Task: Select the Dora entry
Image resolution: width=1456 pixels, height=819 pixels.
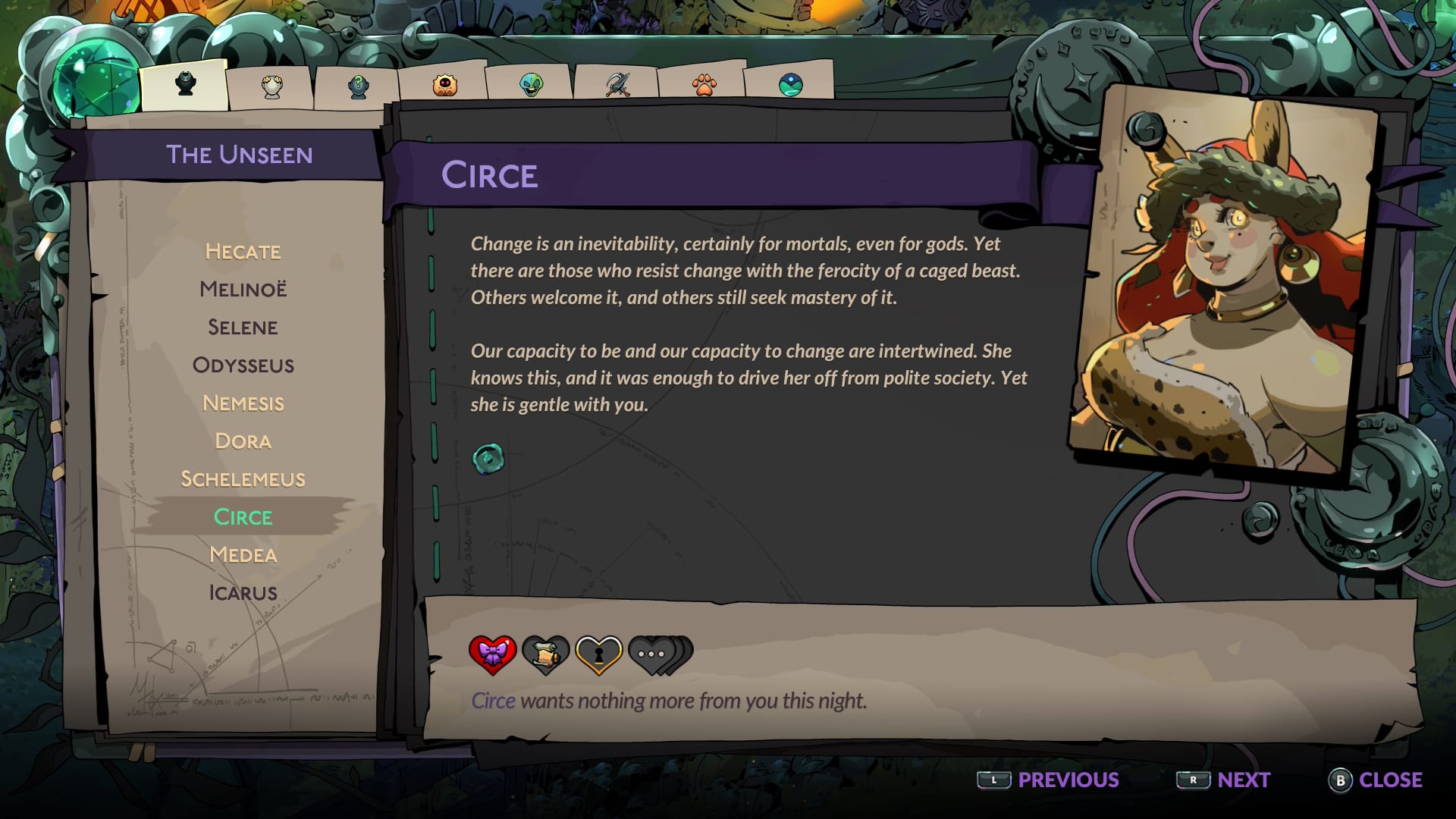Action: [243, 441]
